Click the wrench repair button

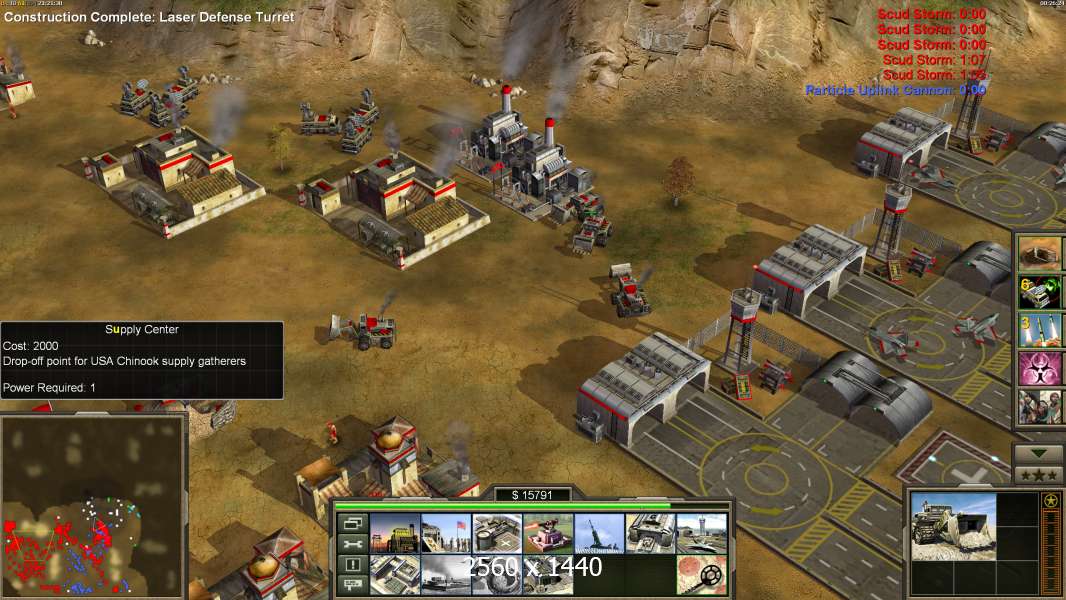click(x=352, y=544)
